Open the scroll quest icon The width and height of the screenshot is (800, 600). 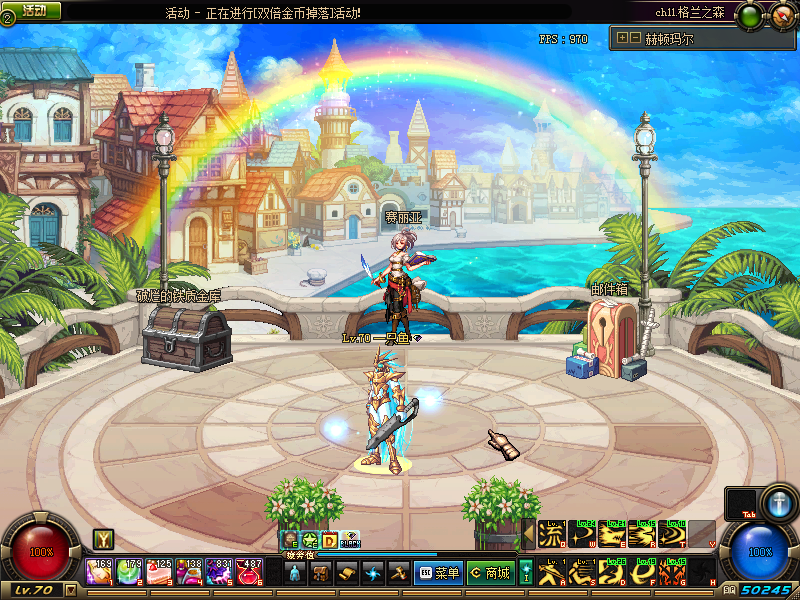[x=346, y=573]
